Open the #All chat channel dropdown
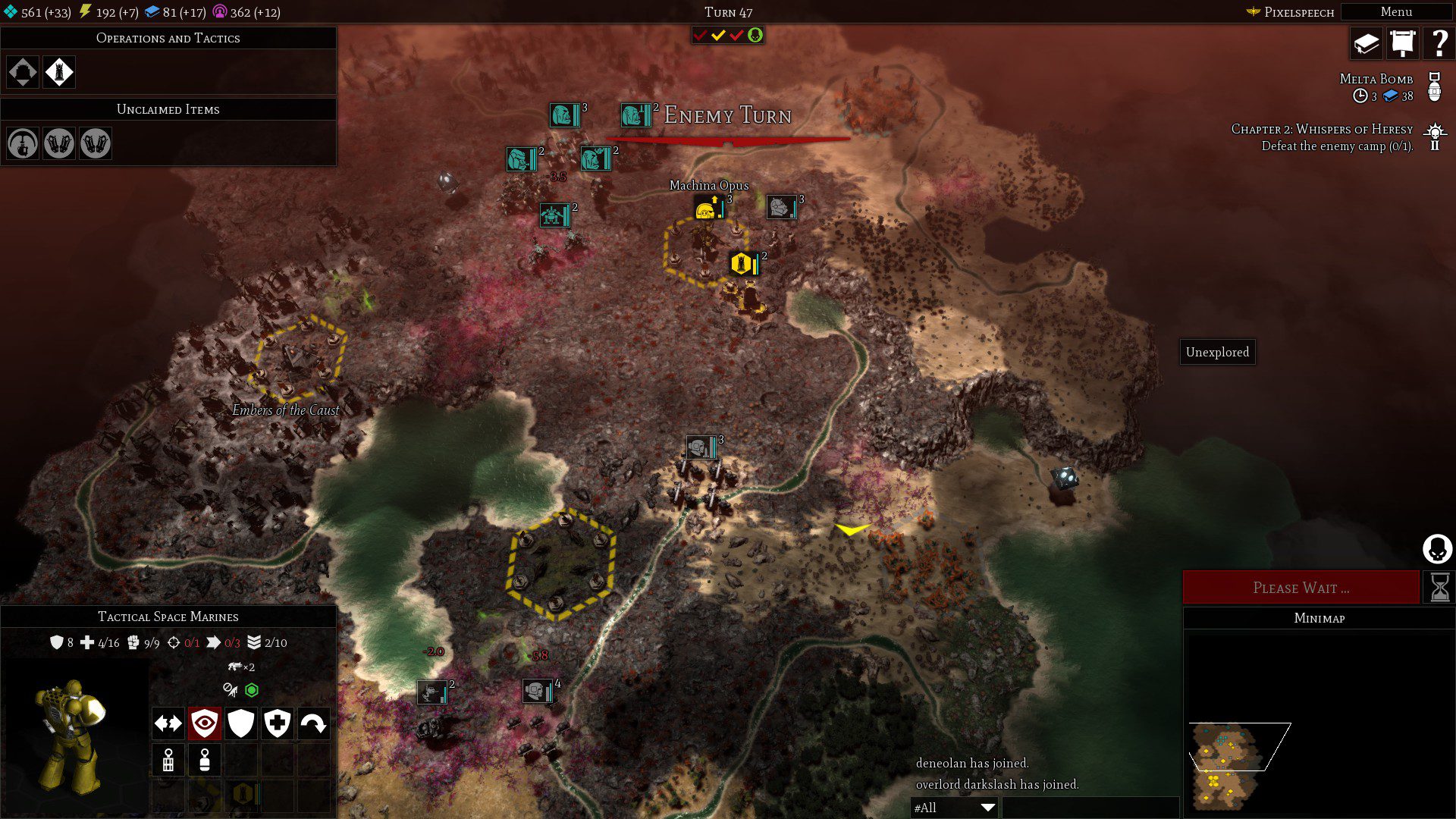1456x819 pixels. 952,808
